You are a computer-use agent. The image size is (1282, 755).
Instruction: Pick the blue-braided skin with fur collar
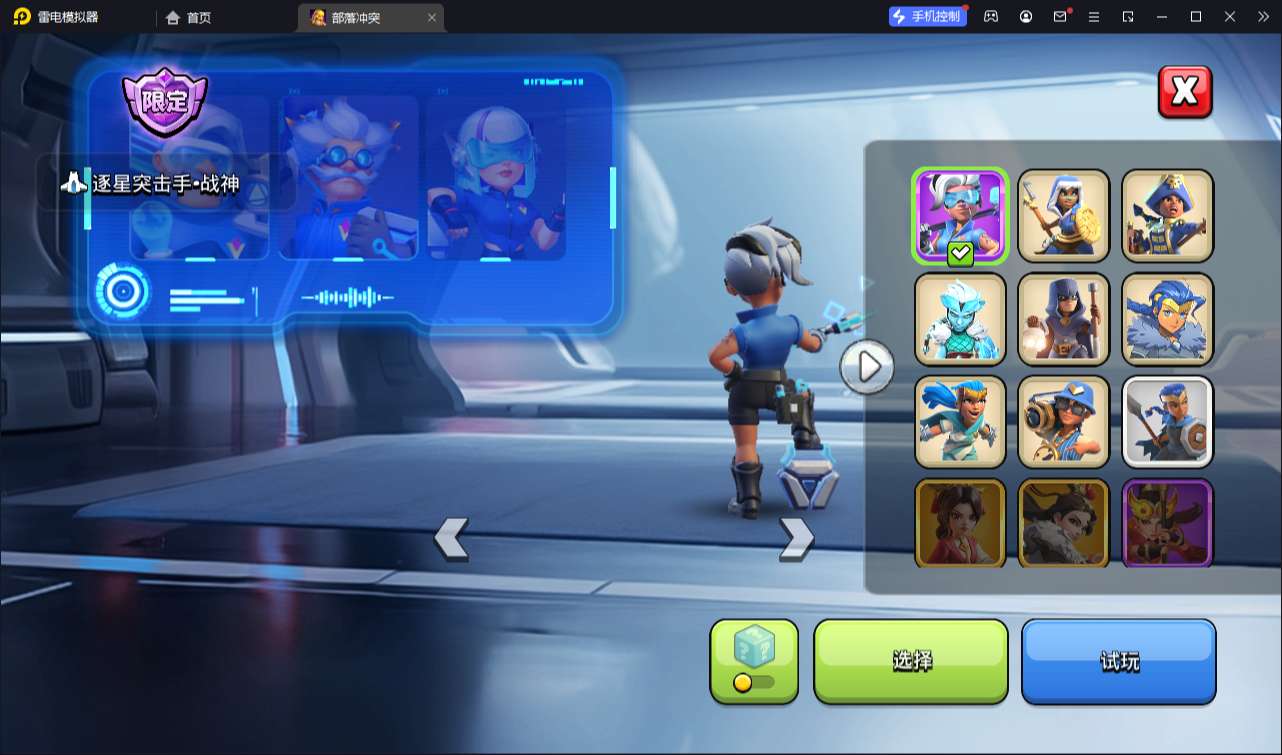tap(1167, 319)
